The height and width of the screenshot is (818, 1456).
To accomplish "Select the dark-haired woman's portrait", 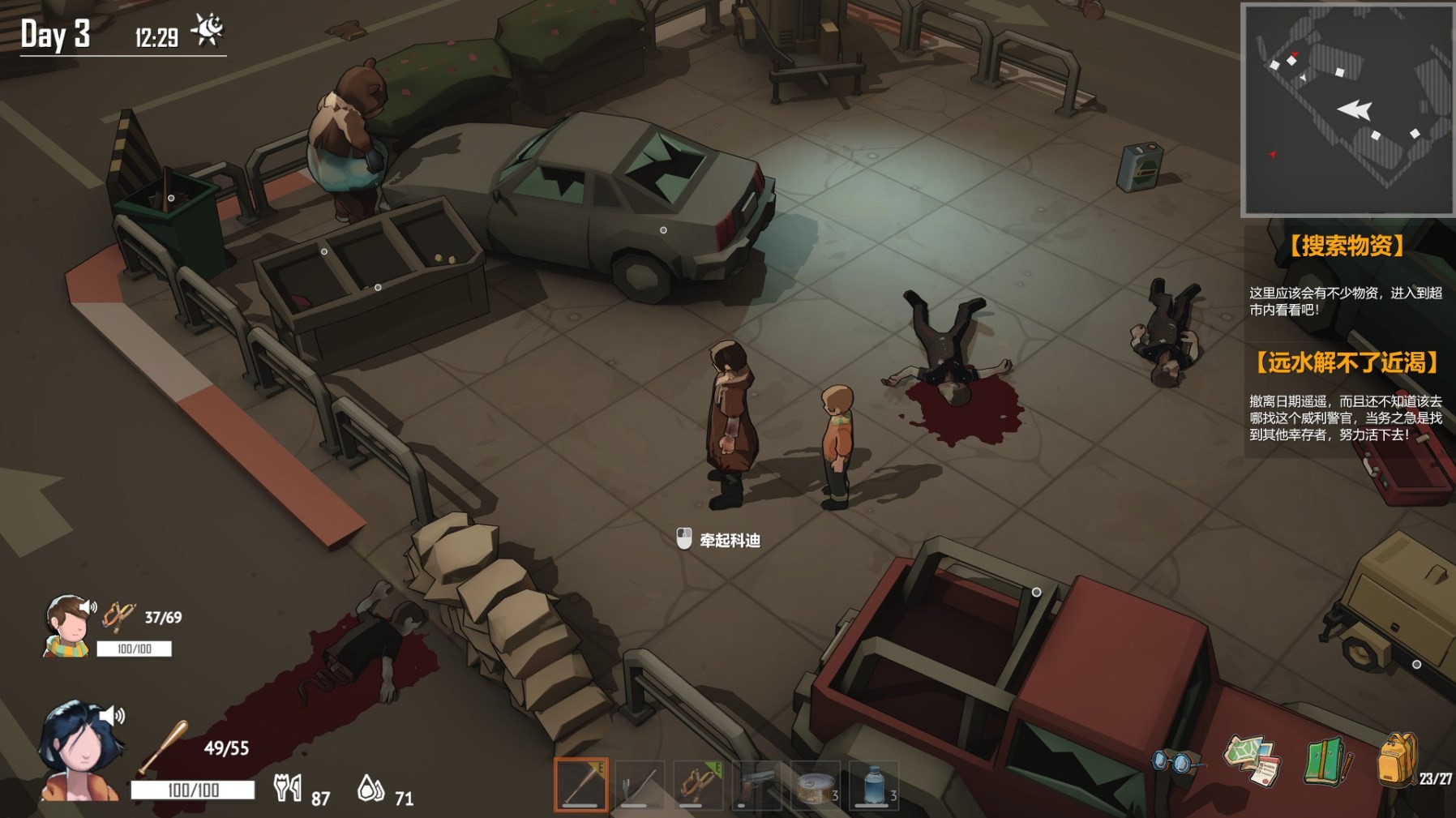I will [x=81, y=752].
